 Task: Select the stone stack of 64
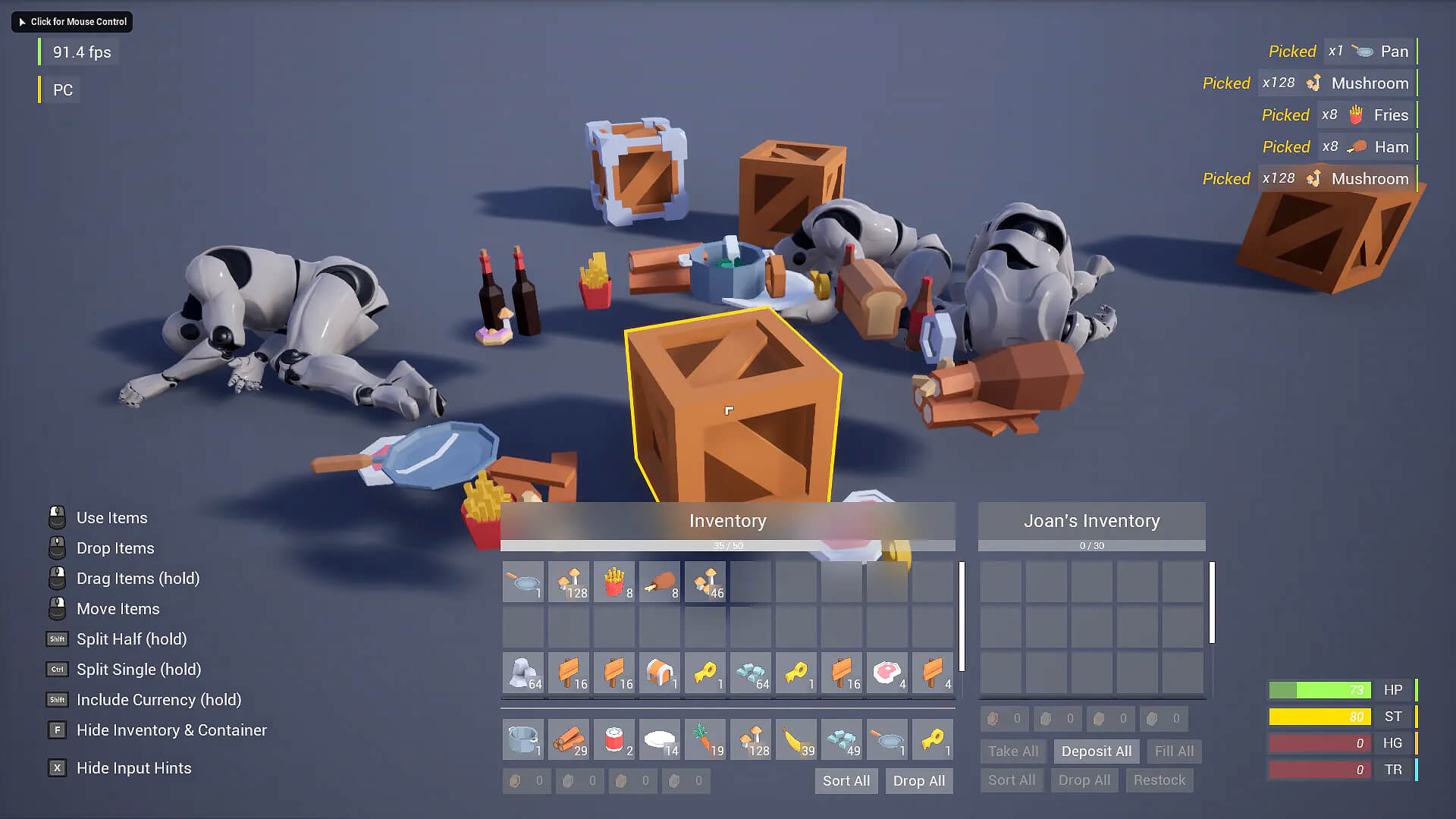coord(523,673)
